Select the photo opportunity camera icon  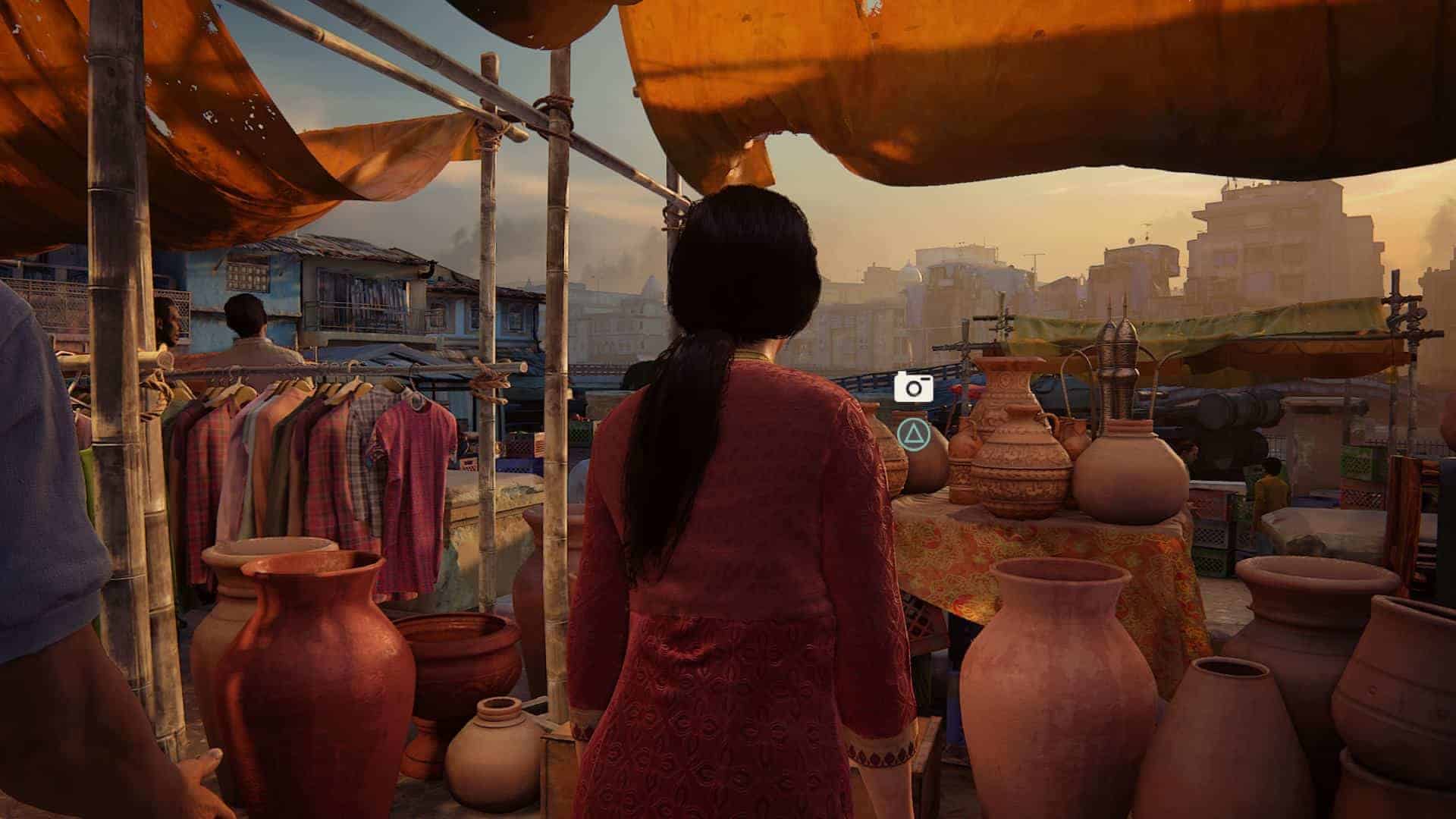(x=913, y=387)
